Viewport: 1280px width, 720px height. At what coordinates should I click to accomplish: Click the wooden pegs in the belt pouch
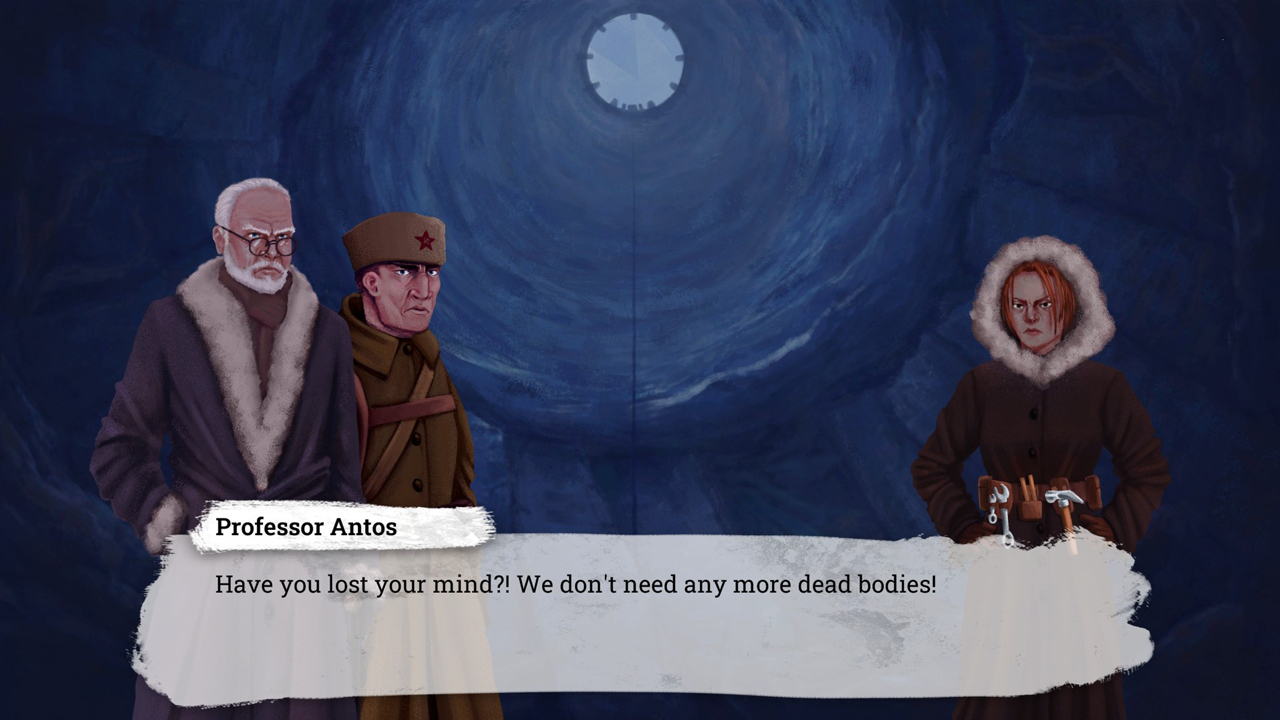1028,487
